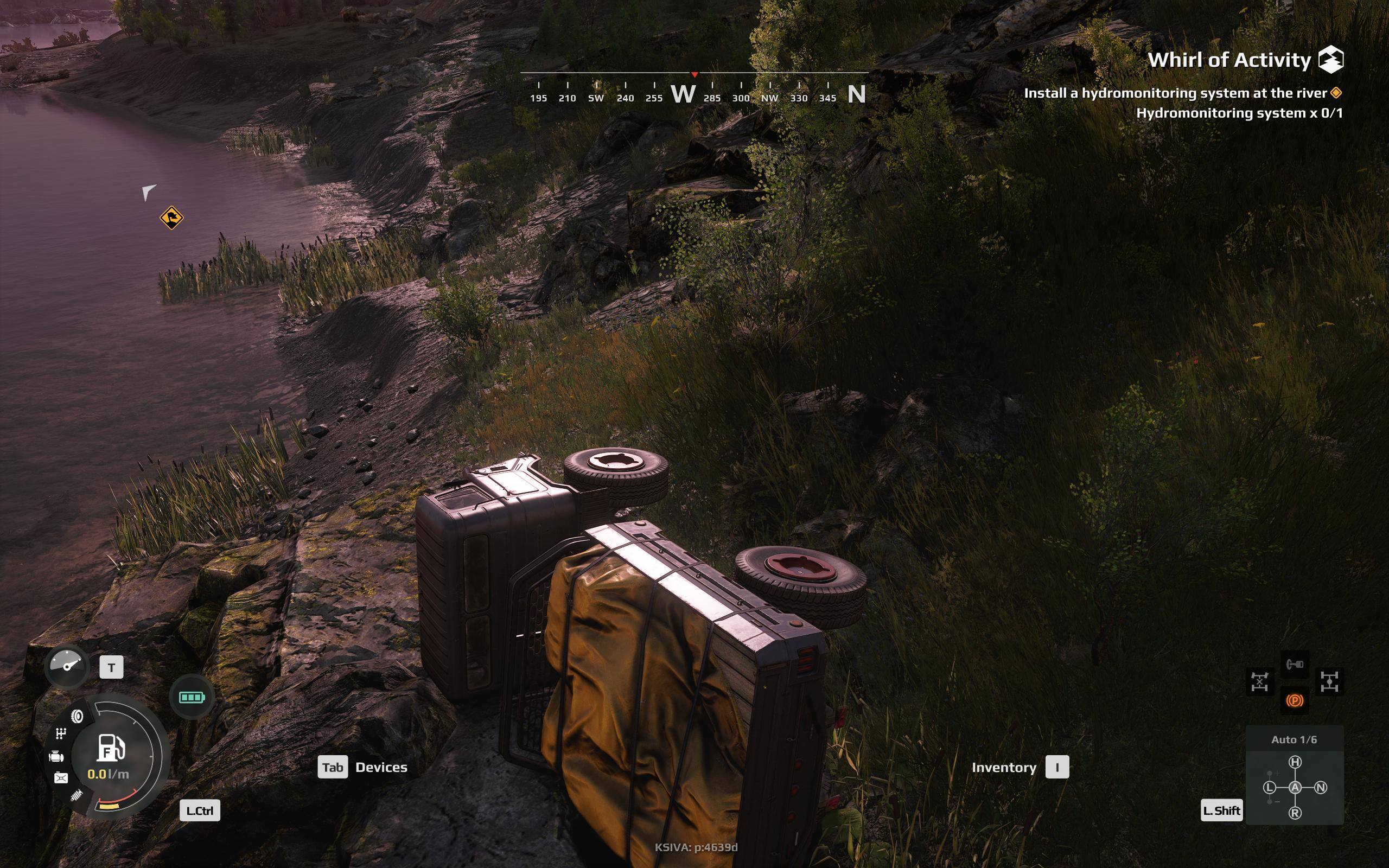Select the wheel damage status icon
The image size is (1389, 868).
coord(77,716)
